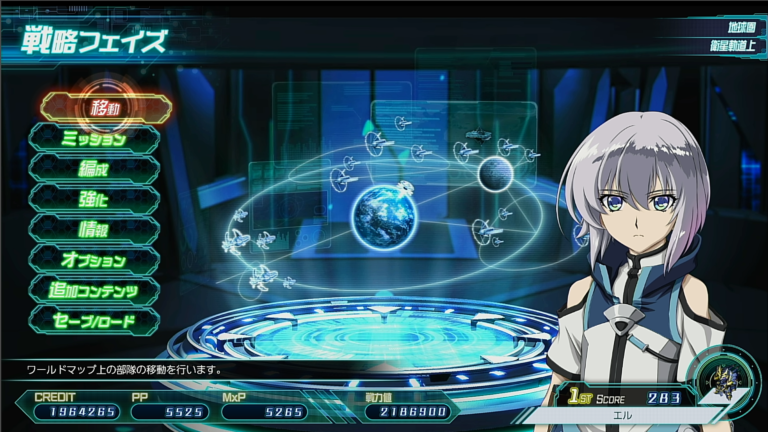Open the セーブ/ロード menu
768x432 pixels.
pyautogui.click(x=94, y=321)
